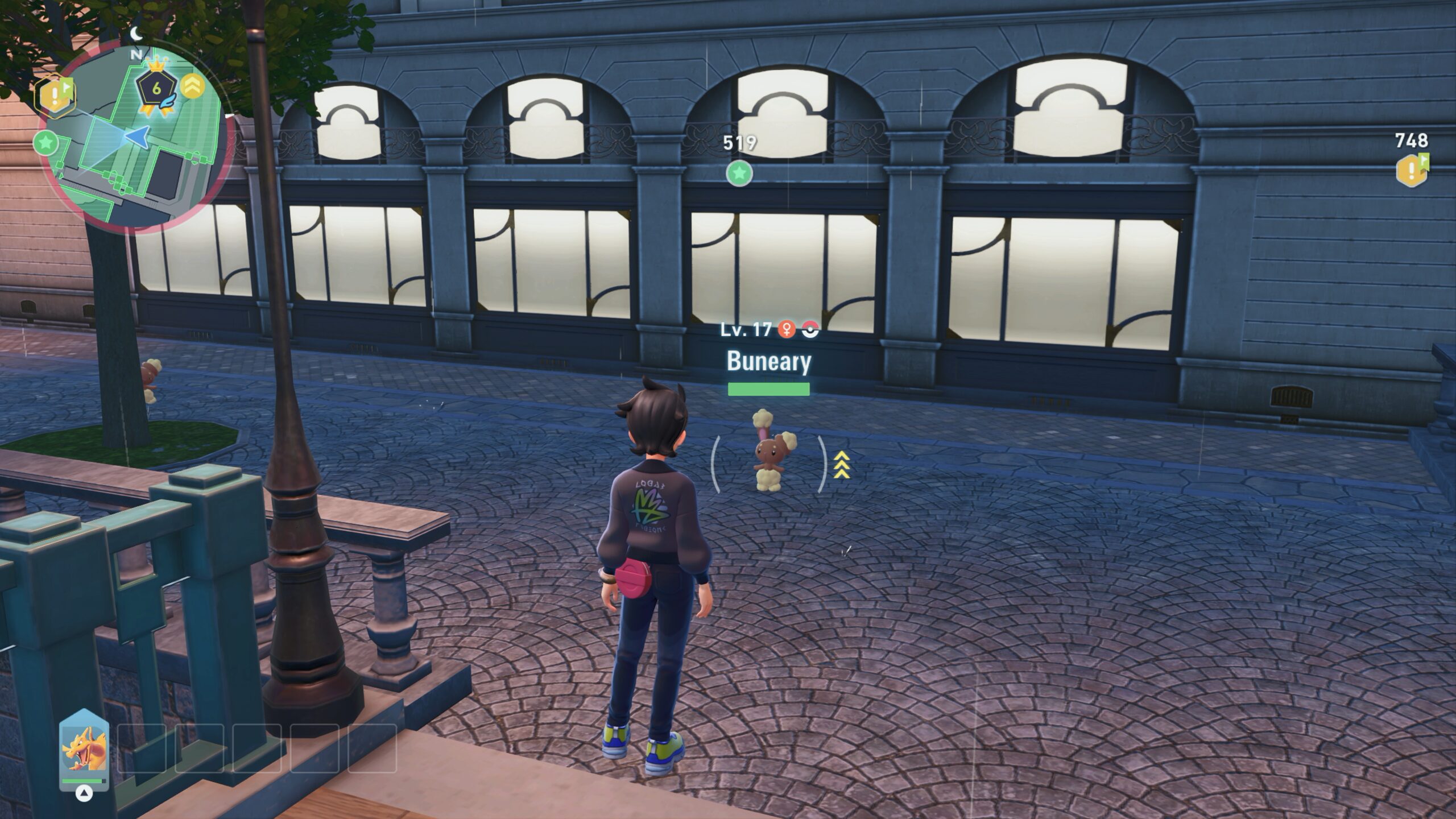Click the green star waypoint labeled 519

pos(739,173)
